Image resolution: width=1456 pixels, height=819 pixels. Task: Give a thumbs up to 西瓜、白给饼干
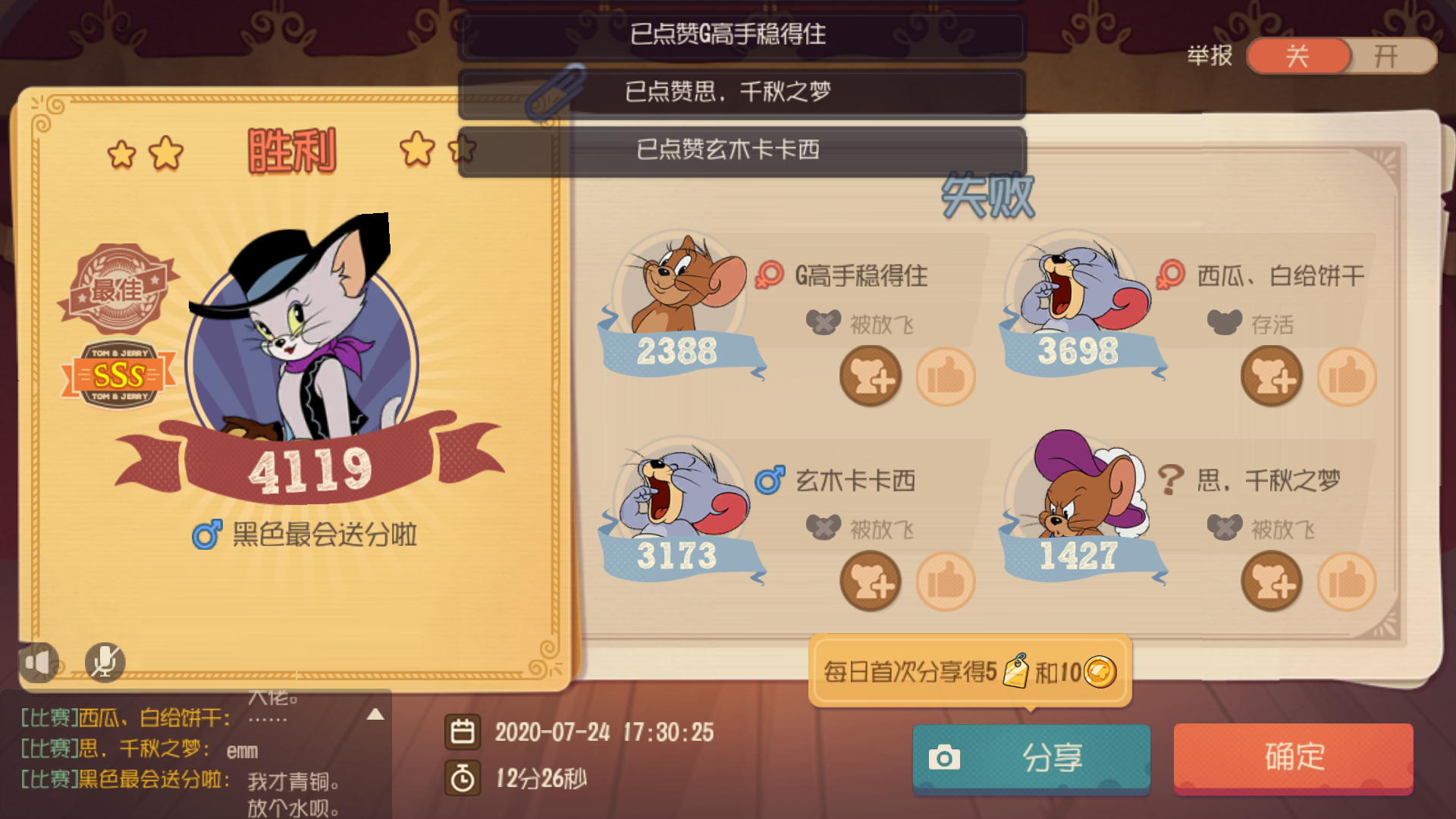click(1348, 378)
